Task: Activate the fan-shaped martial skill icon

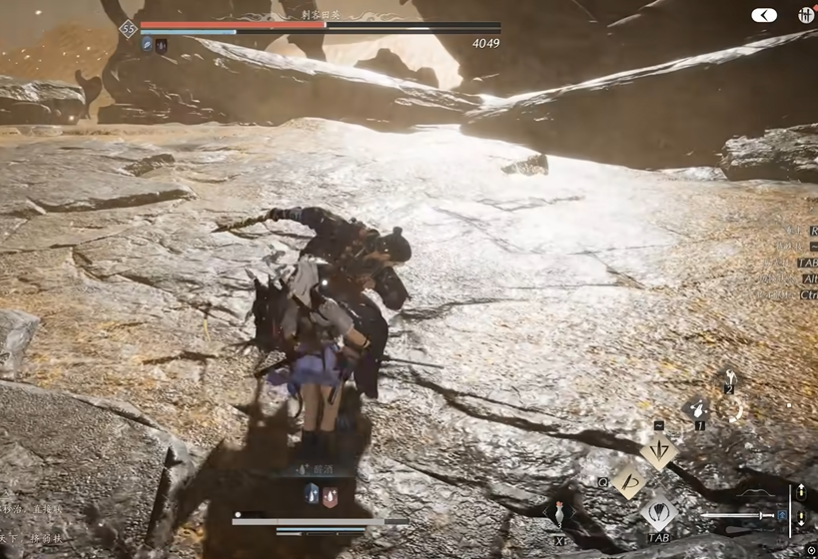Action: 659,513
